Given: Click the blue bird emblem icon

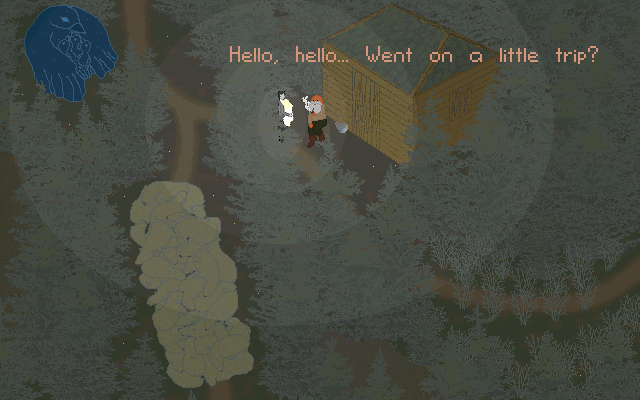Looking at the screenshot, I should point(68,50).
